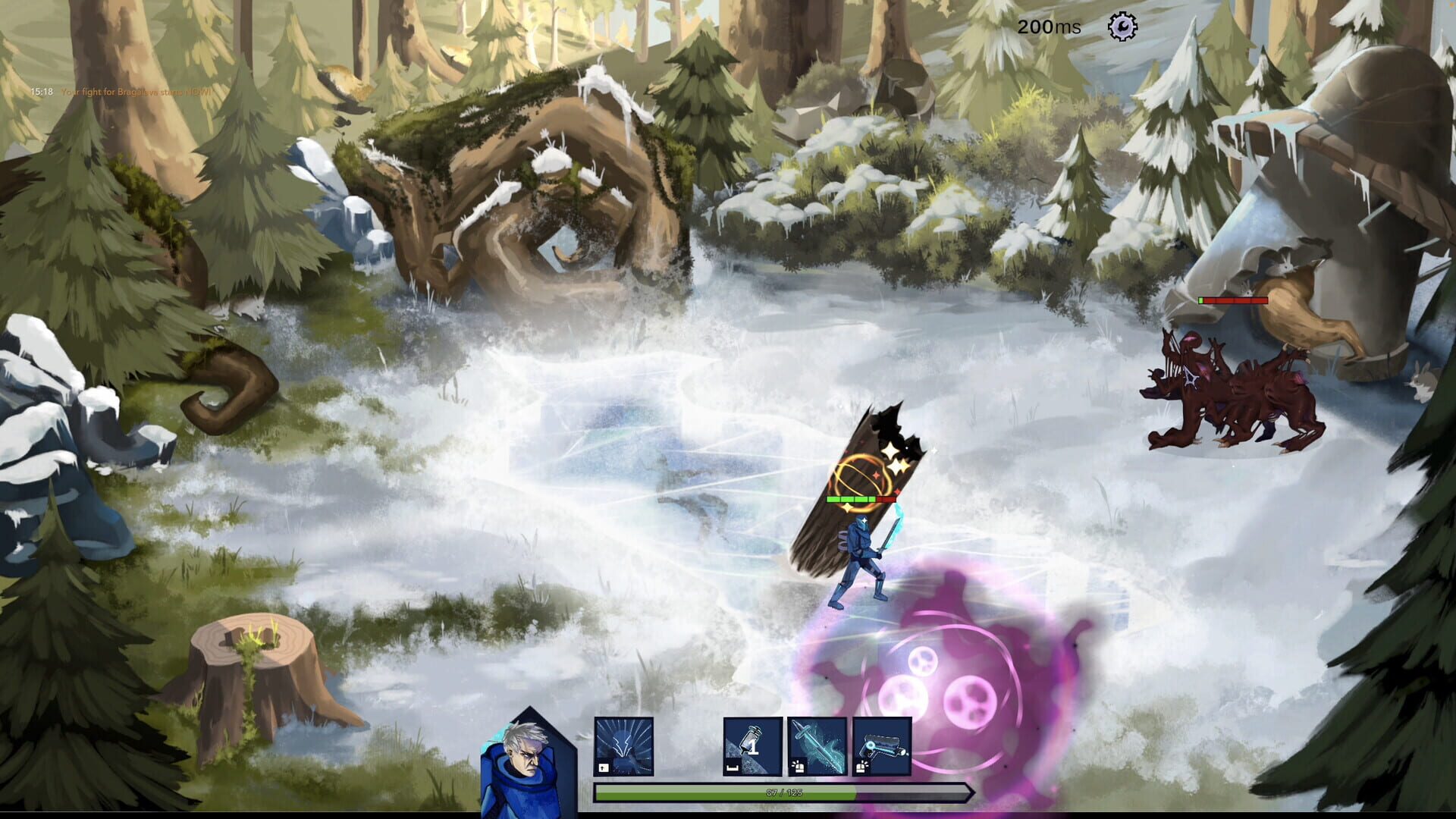
Task: Open the Bragaleya fight announcement message
Action: (136, 93)
